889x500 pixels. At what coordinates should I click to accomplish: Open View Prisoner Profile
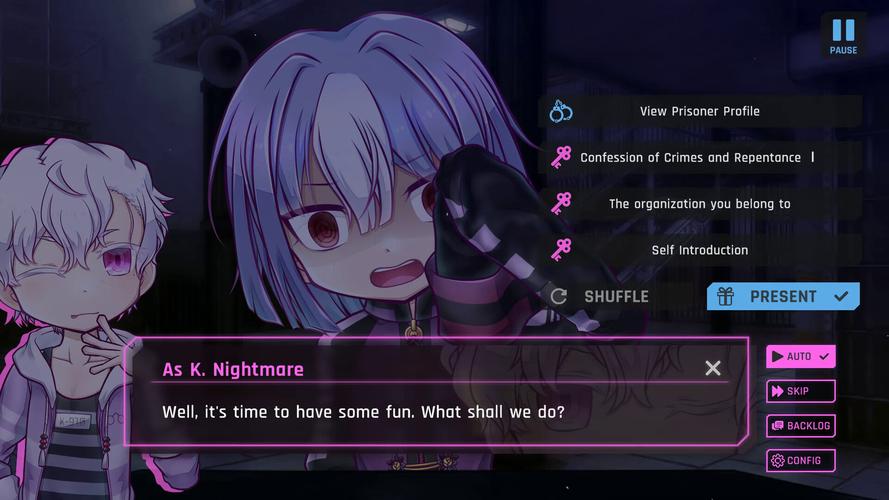click(699, 111)
